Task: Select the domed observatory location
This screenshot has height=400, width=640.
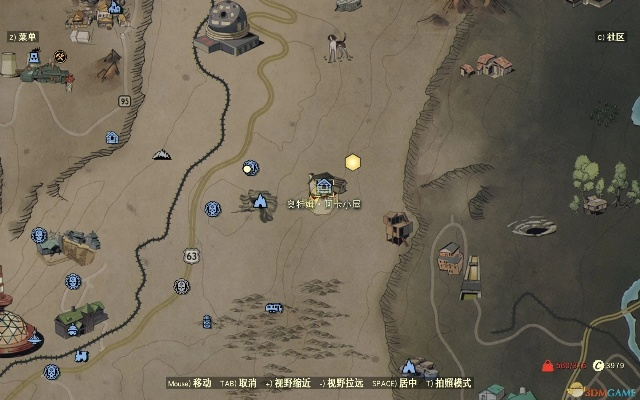Action: point(228,27)
